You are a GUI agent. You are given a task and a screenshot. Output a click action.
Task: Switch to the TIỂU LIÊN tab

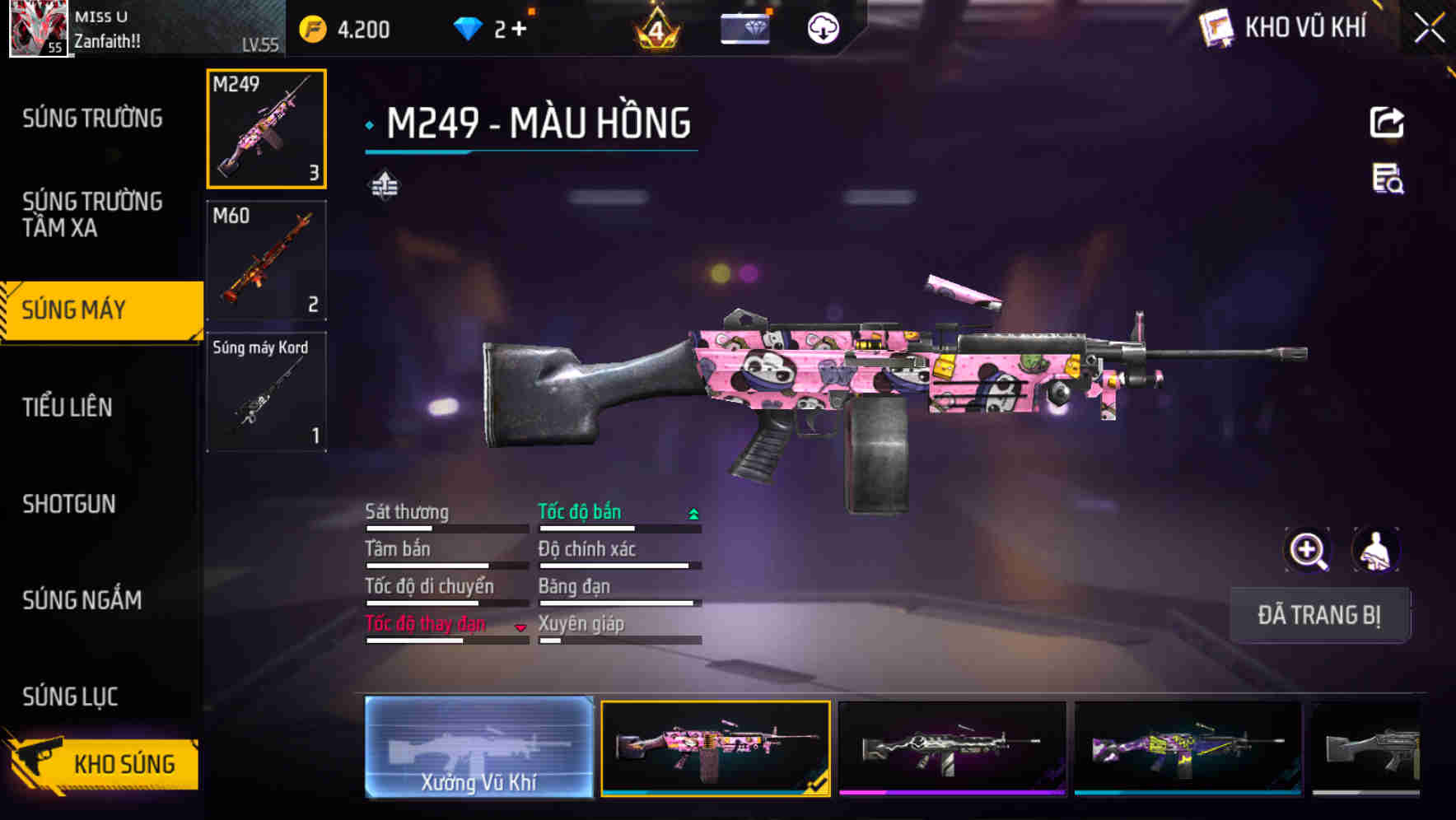70,408
